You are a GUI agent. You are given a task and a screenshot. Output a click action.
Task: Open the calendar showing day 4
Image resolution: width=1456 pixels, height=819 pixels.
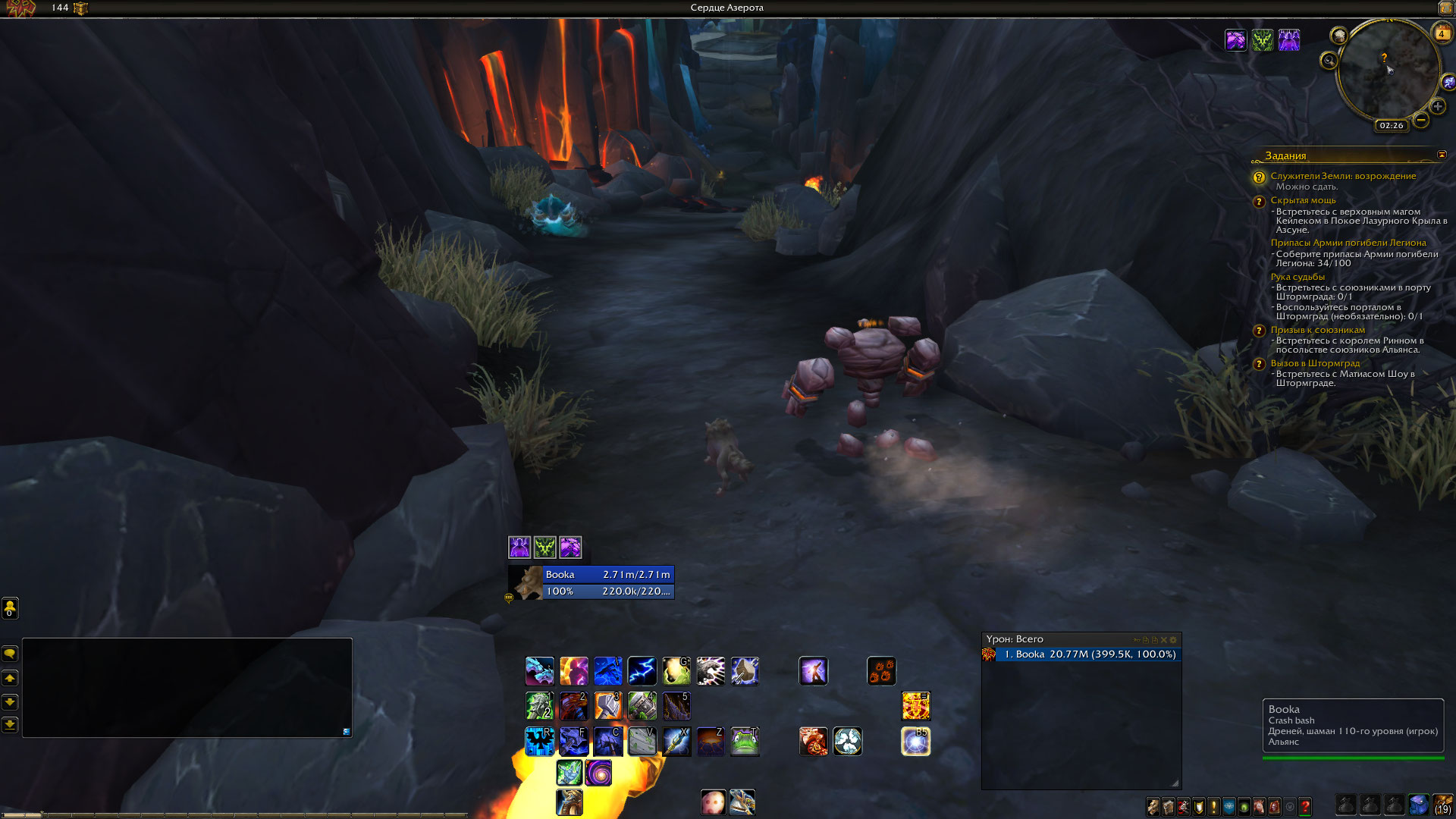coord(1441,33)
